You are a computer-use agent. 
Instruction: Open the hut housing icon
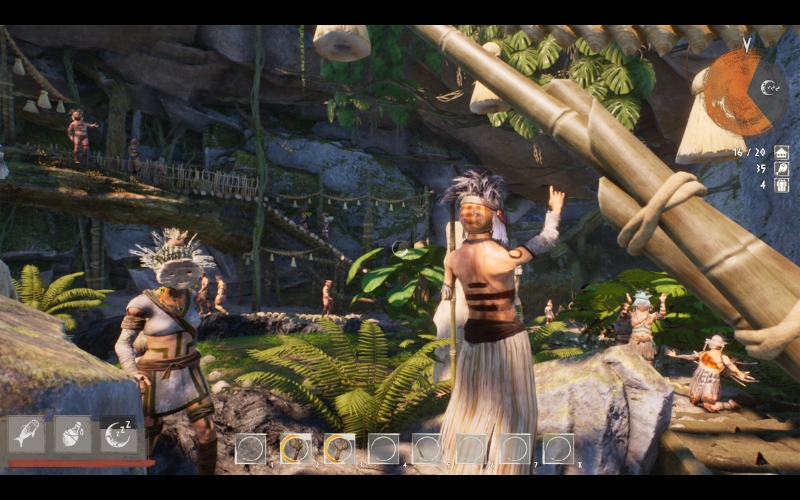(781, 152)
